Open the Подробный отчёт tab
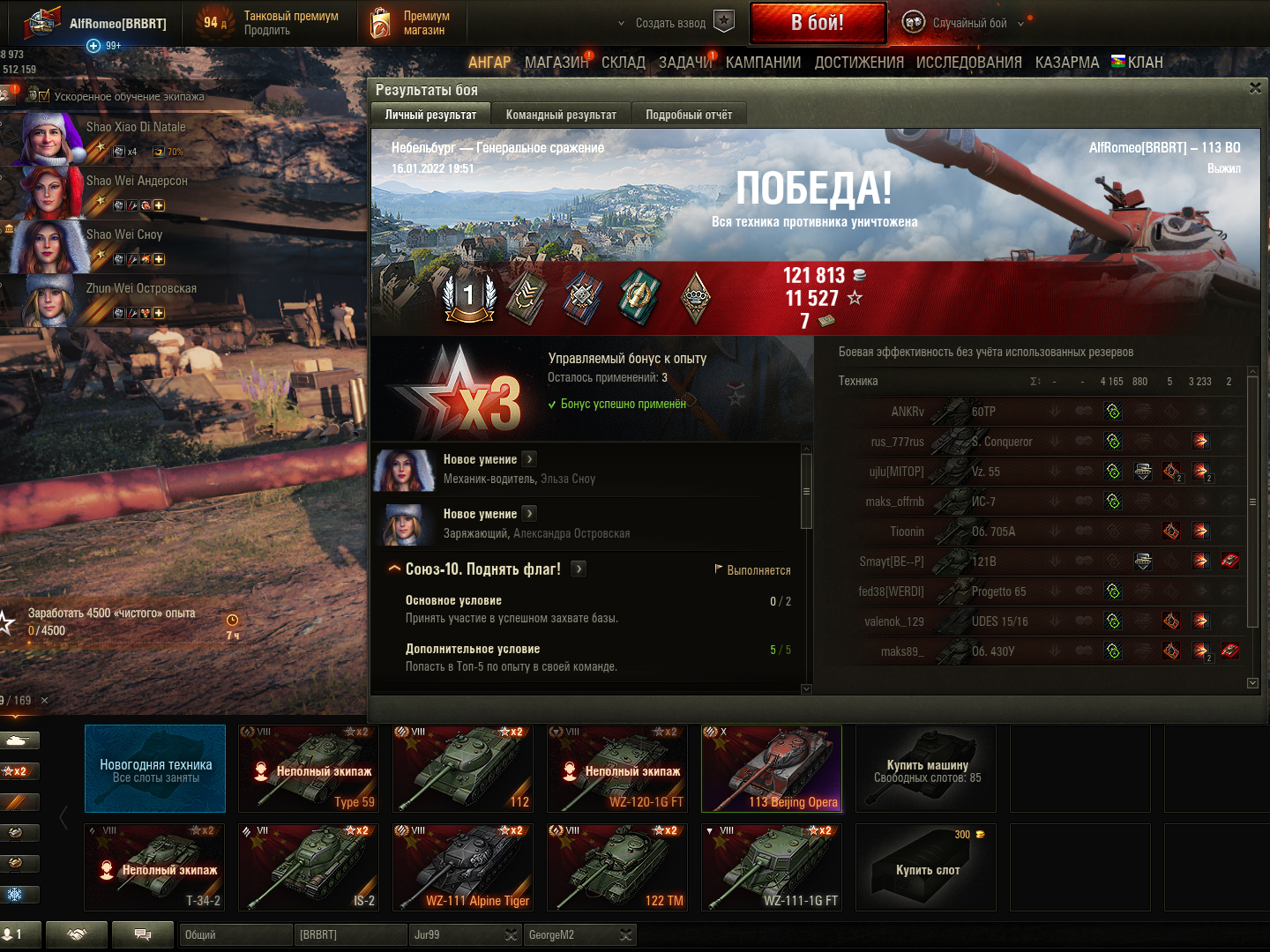This screenshot has height=952, width=1270. (688, 115)
